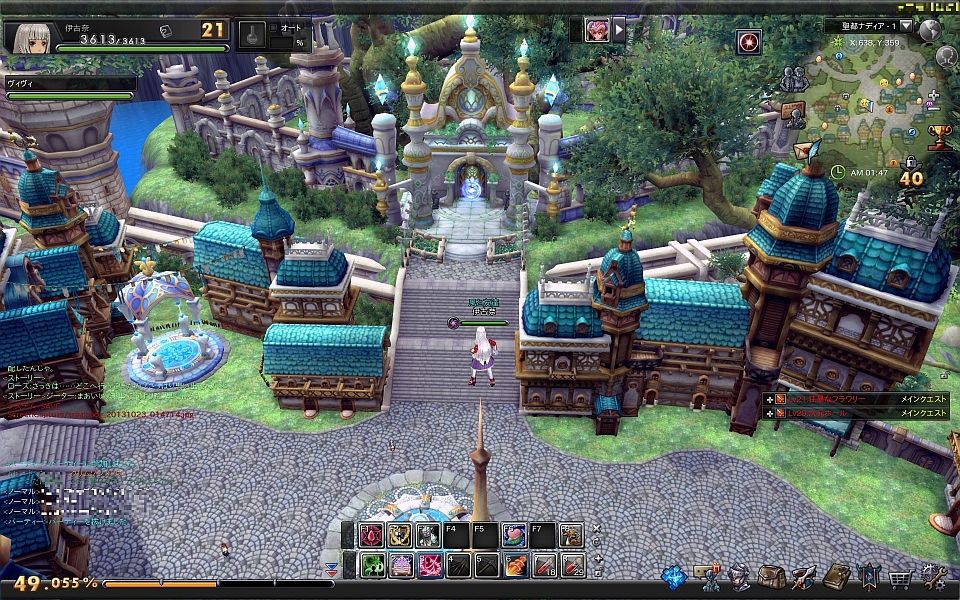
Task: Open the brown book journal icon
Action: point(836,577)
